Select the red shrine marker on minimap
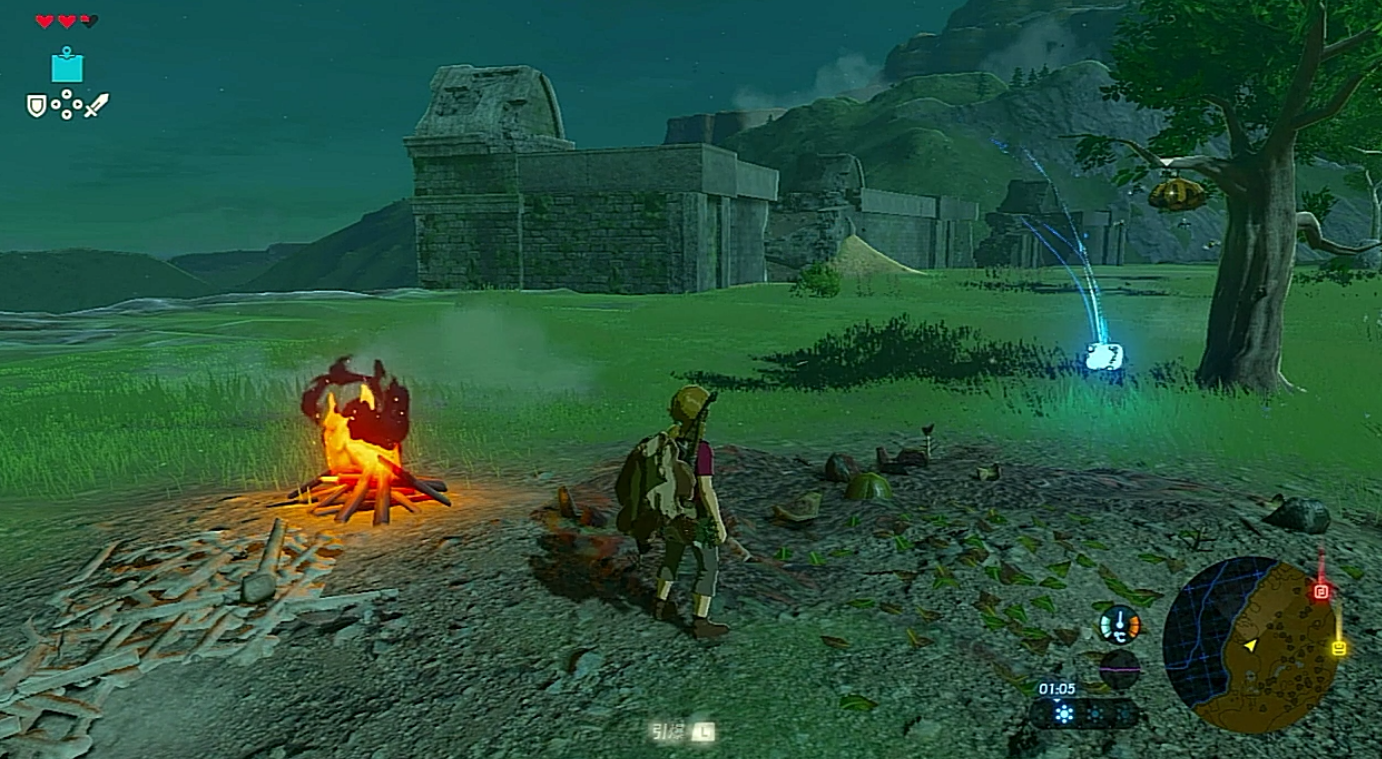This screenshot has height=759, width=1382. (1320, 592)
